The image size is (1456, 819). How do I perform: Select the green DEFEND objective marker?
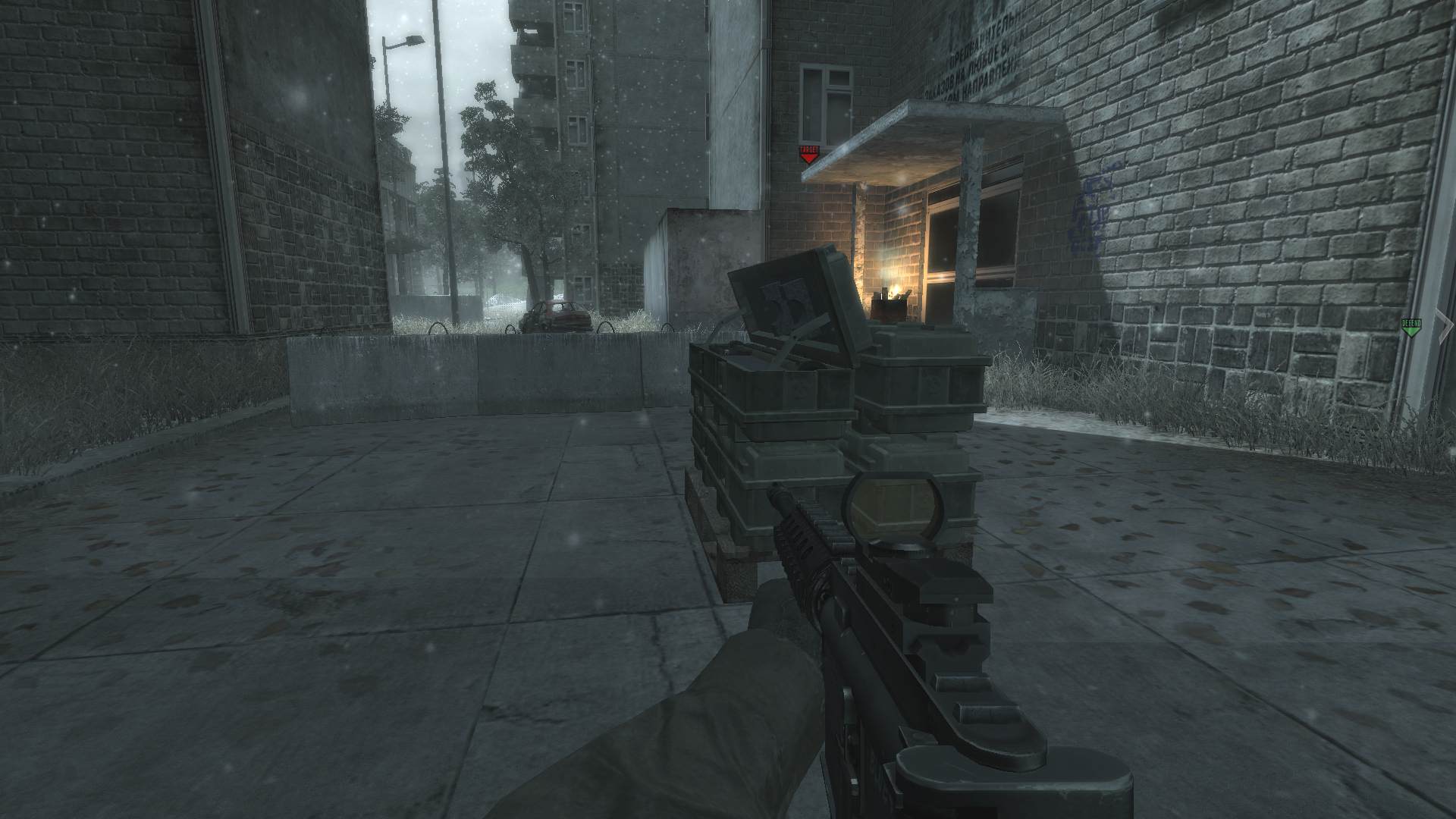(x=1410, y=327)
